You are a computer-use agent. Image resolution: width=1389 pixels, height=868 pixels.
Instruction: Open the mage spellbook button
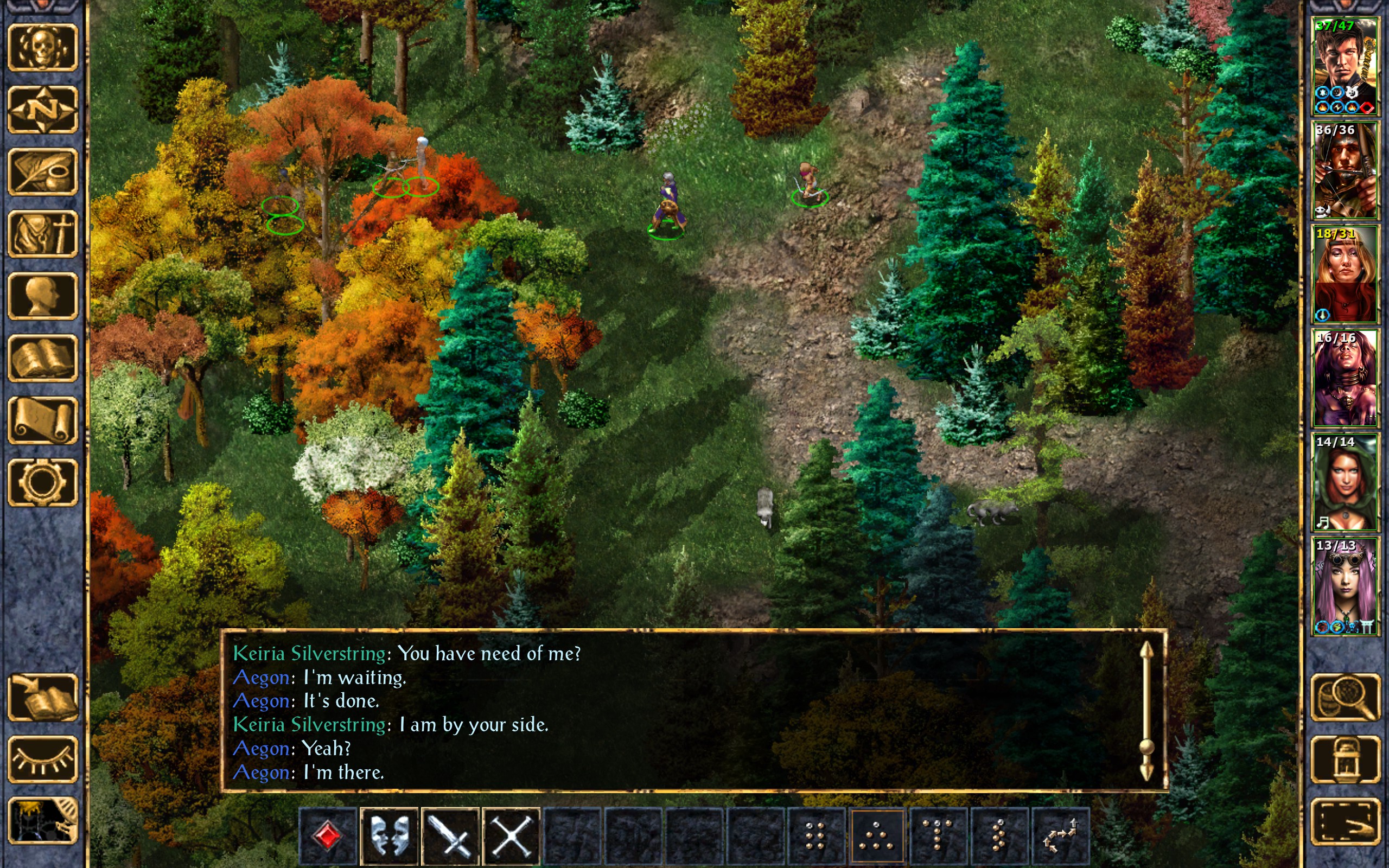[42, 358]
